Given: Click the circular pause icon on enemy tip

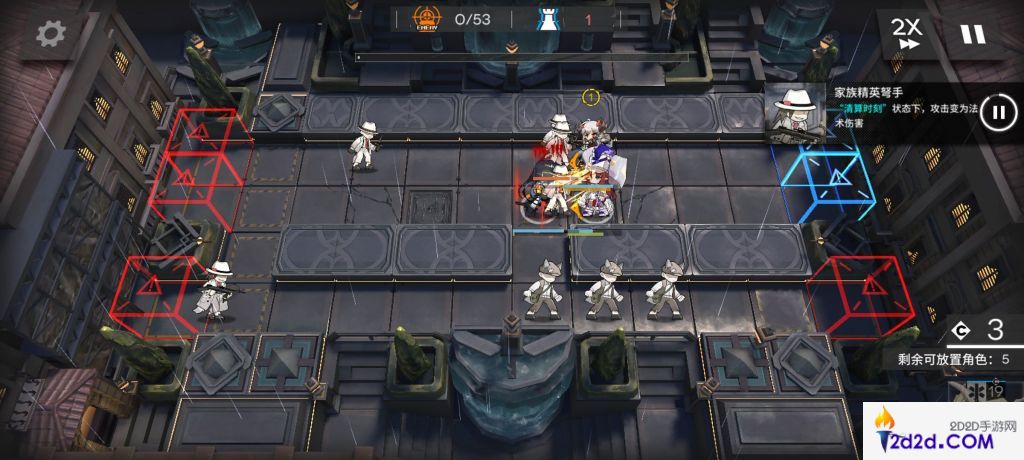Looking at the screenshot, I should pos(996,111).
